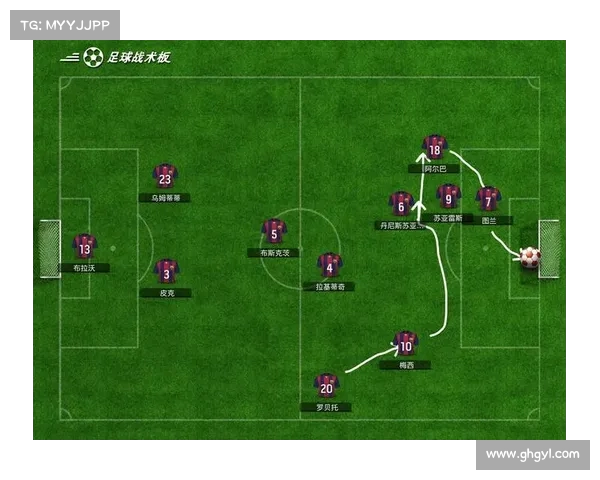Click the football token near the goal
Screen dimensions: 600x480
point(529,257)
